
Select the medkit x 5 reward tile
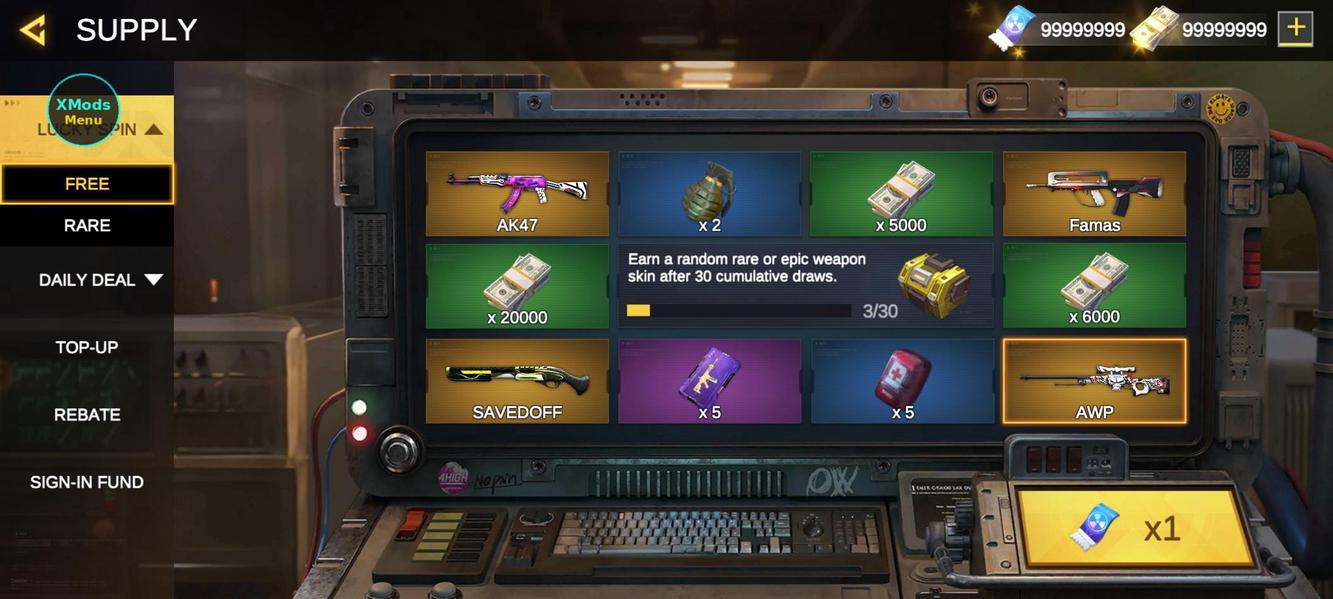(901, 381)
